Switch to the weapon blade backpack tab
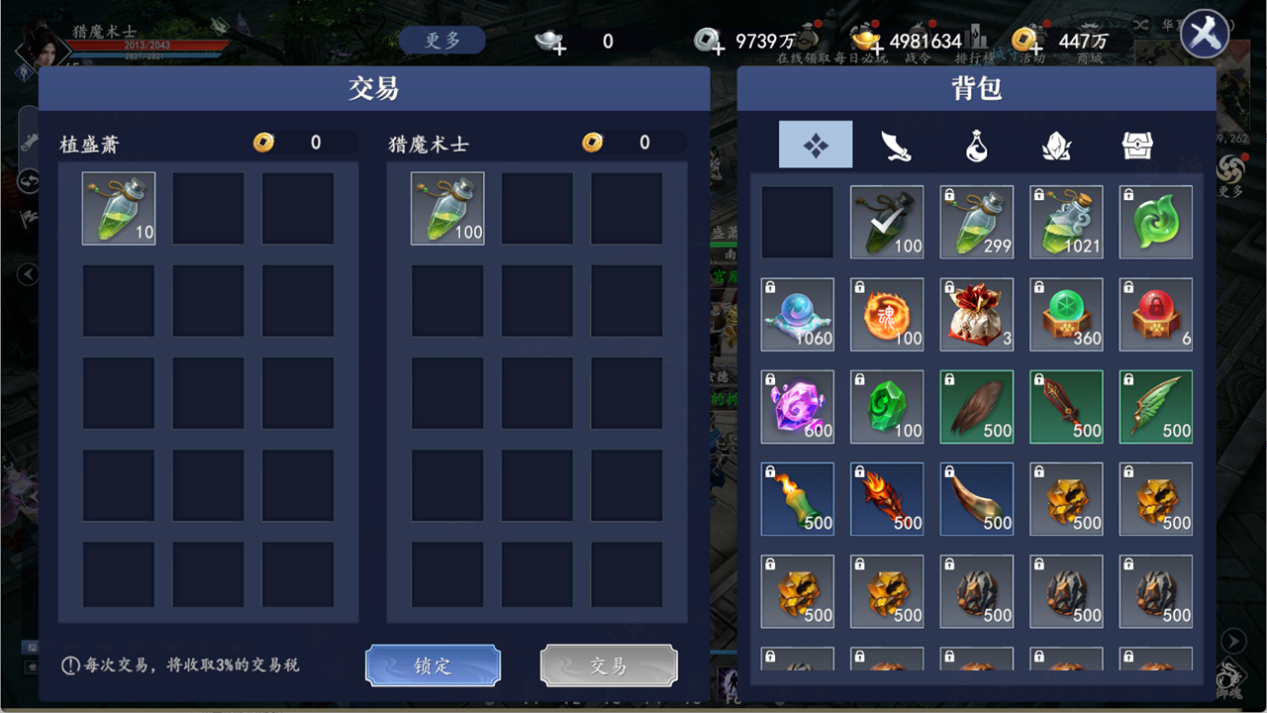The height and width of the screenshot is (713, 1267). pos(895,145)
